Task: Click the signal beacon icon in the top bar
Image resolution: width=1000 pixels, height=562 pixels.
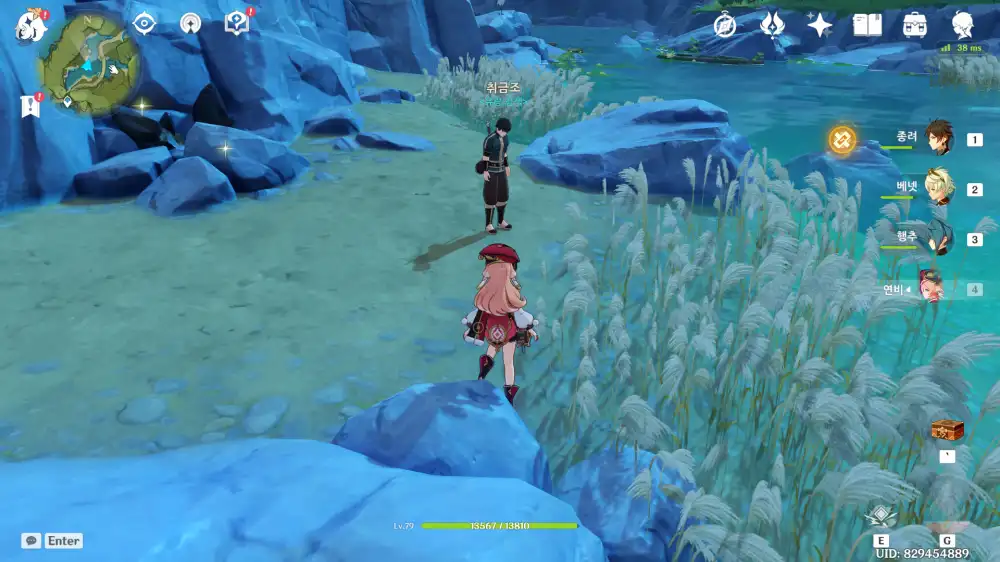Action: click(191, 23)
